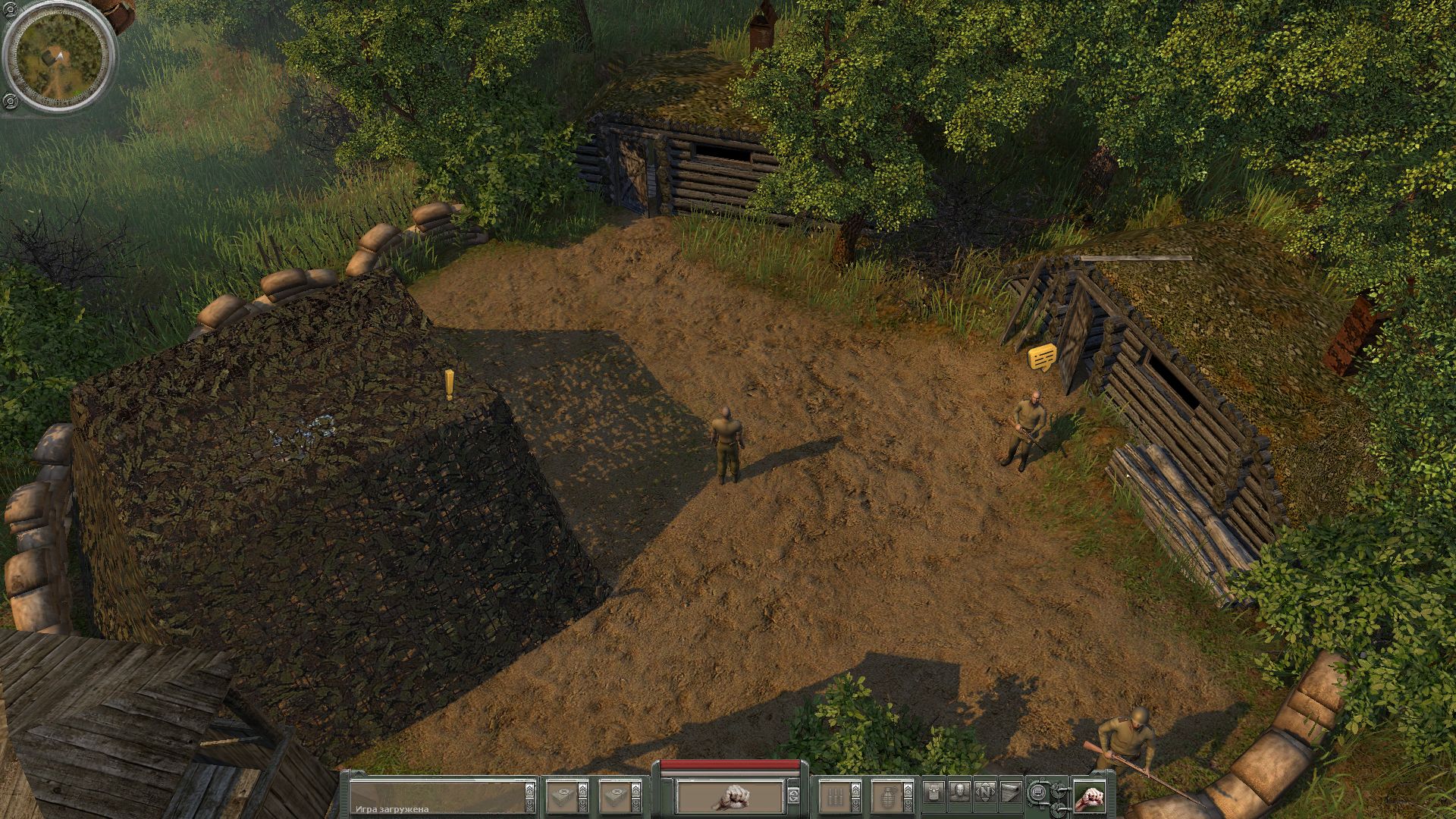This screenshot has width=1456, height=819.
Task: Click the yellow exclamation quest marker
Action: pyautogui.click(x=450, y=384)
